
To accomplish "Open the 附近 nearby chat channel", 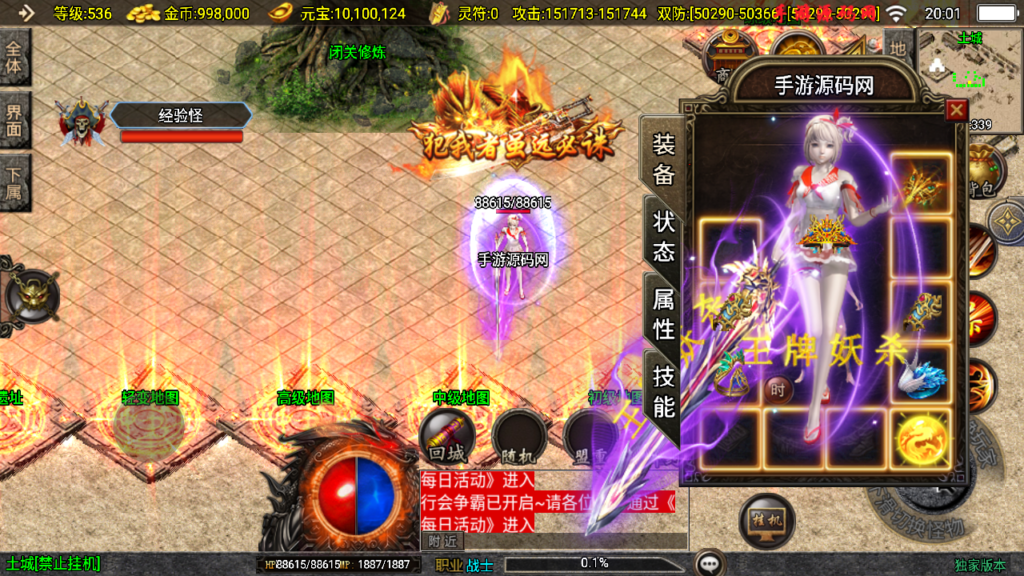I will click(x=442, y=541).
